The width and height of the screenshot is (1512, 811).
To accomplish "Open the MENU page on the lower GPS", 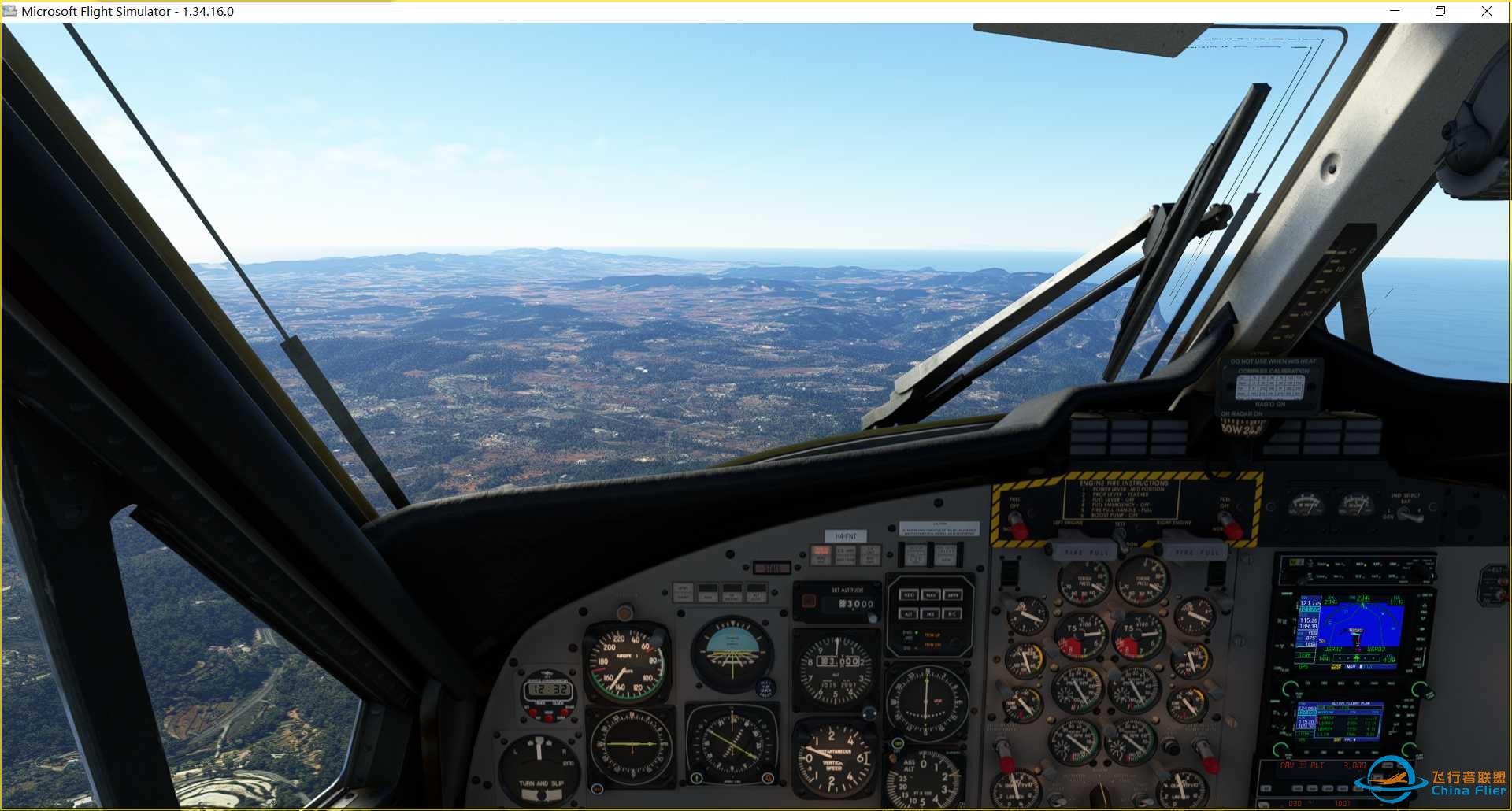I will coord(1410,715).
